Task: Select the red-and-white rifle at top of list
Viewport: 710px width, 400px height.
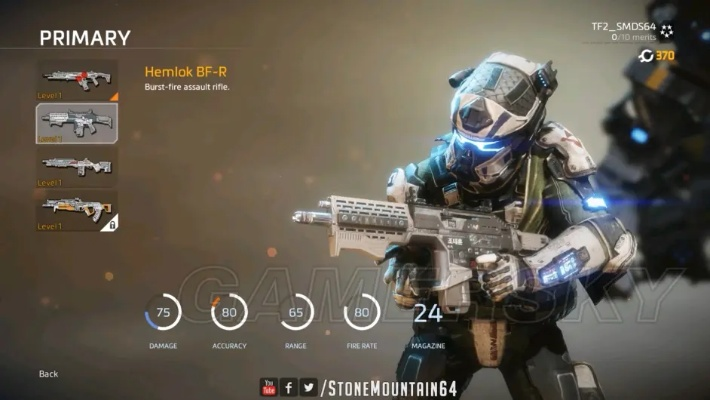Action: pyautogui.click(x=77, y=80)
